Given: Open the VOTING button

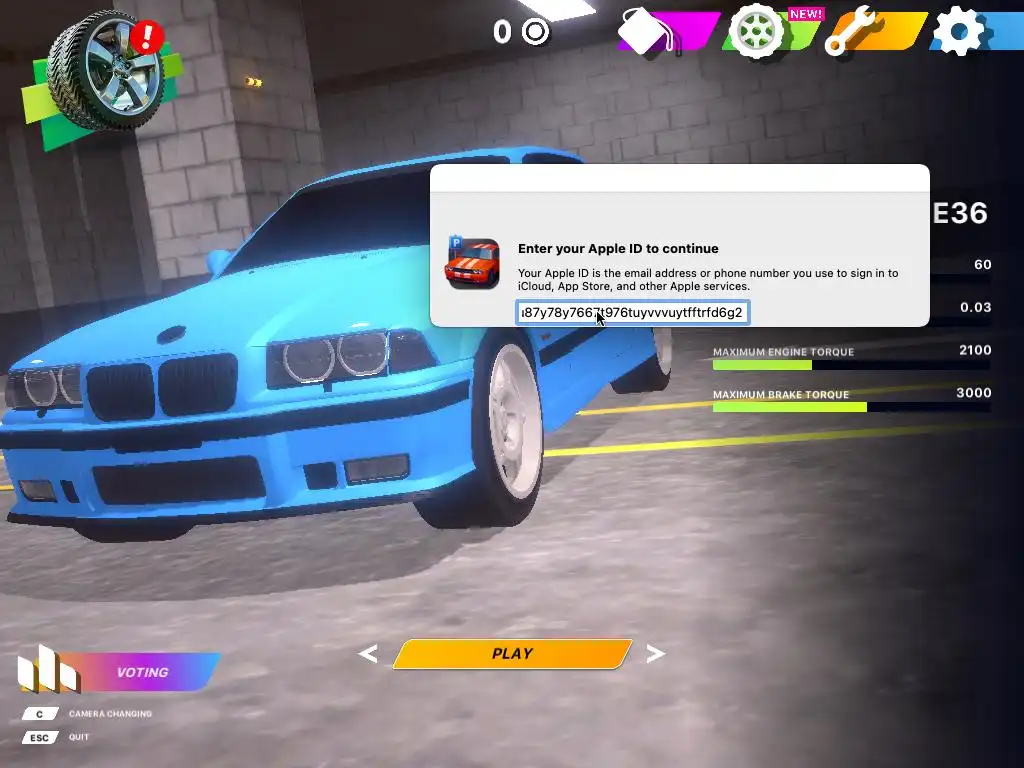Looking at the screenshot, I should tap(142, 672).
